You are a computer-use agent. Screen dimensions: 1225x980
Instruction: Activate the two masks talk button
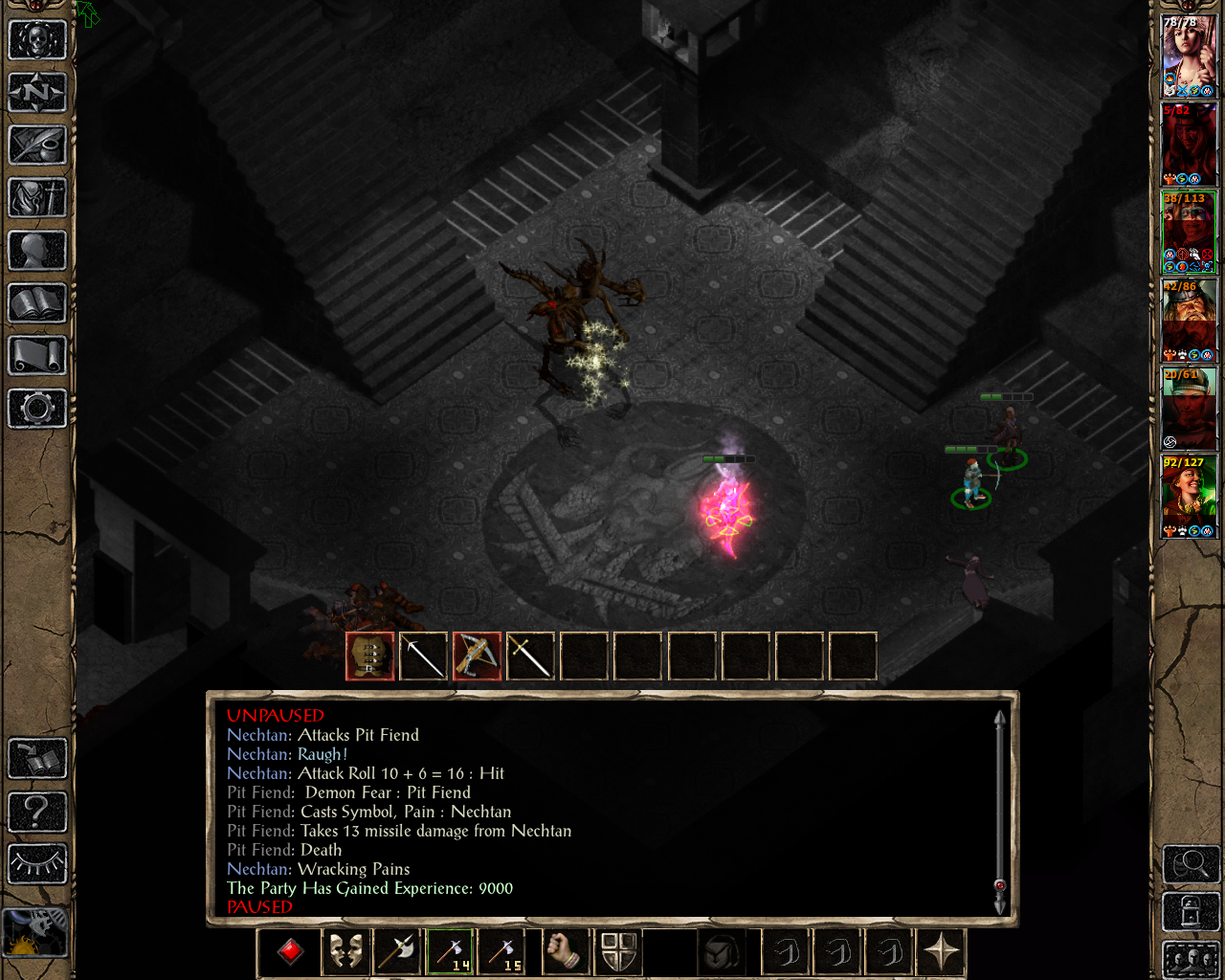(345, 953)
